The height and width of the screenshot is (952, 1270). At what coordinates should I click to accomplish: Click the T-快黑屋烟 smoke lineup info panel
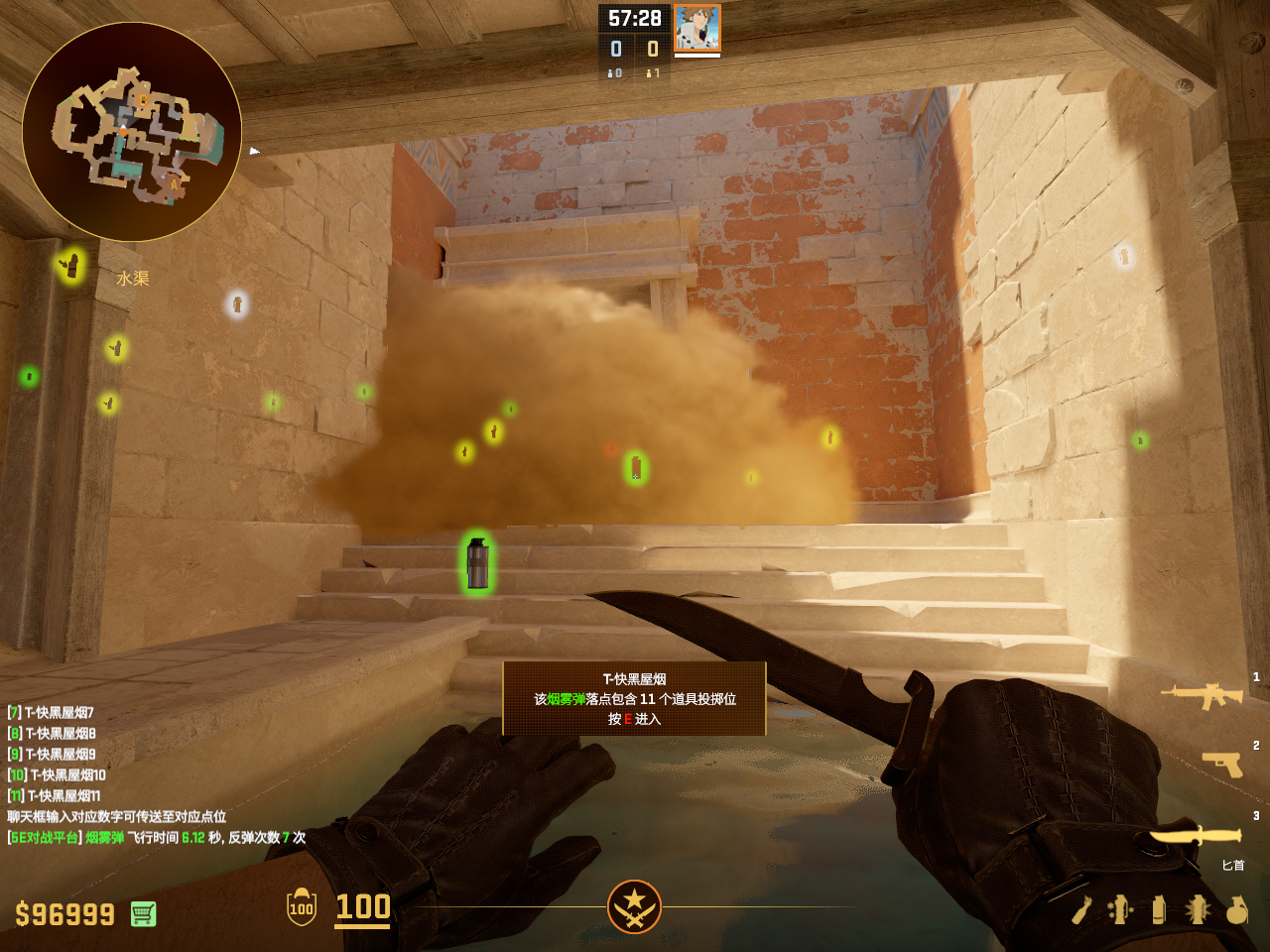click(x=634, y=698)
